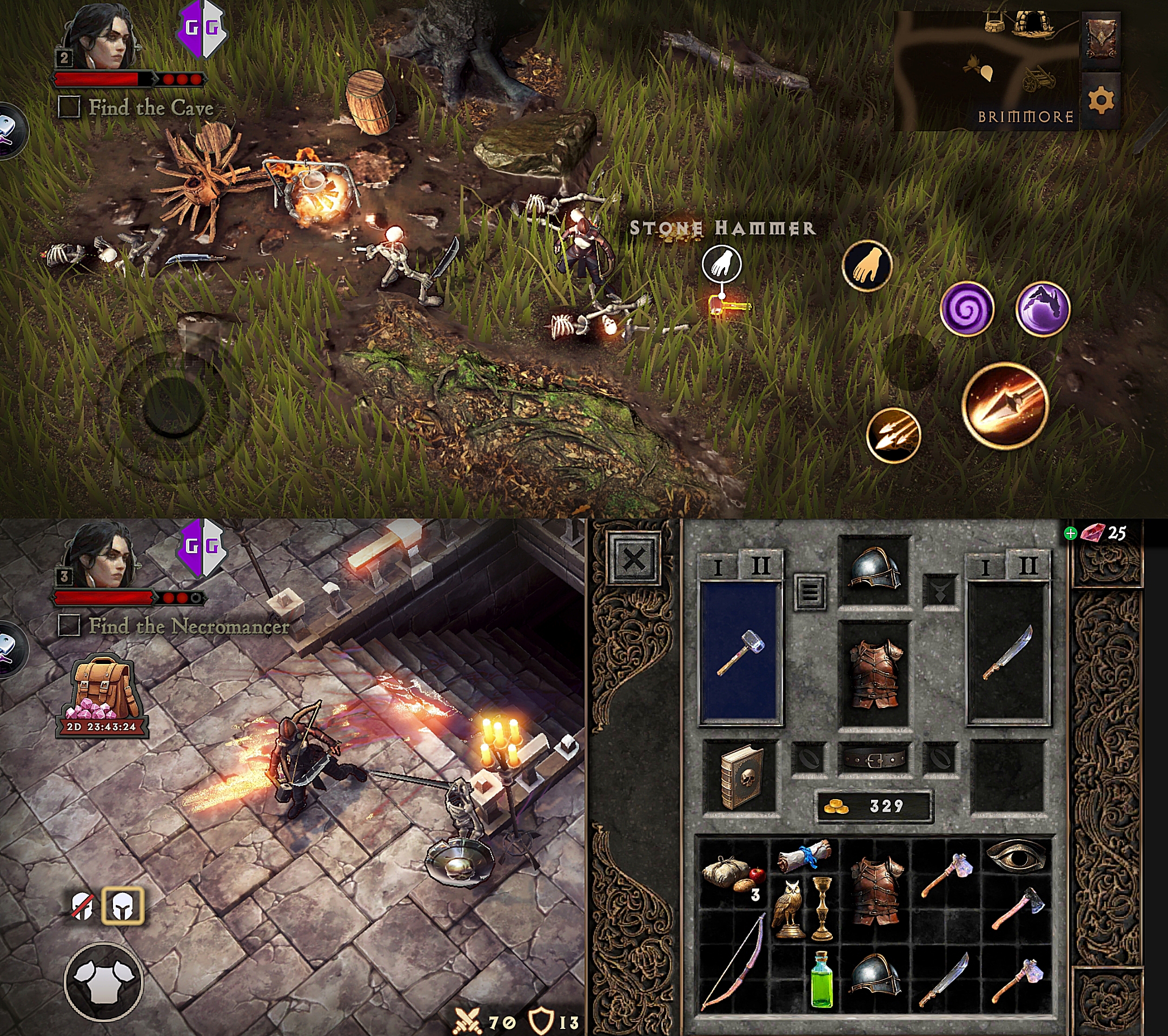
Task: Open the skull spellbook slot
Action: [x=741, y=775]
